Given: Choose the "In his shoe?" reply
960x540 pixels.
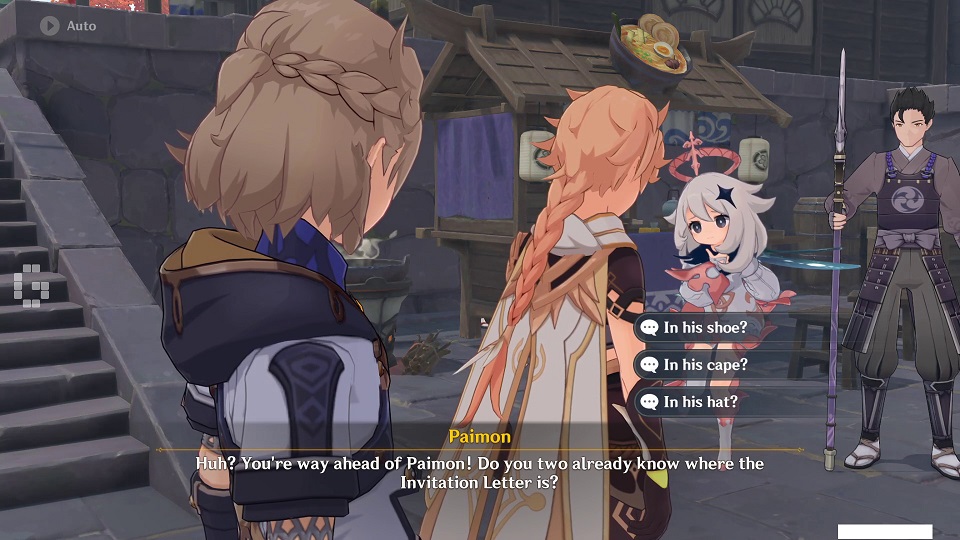Looking at the screenshot, I should (705, 327).
